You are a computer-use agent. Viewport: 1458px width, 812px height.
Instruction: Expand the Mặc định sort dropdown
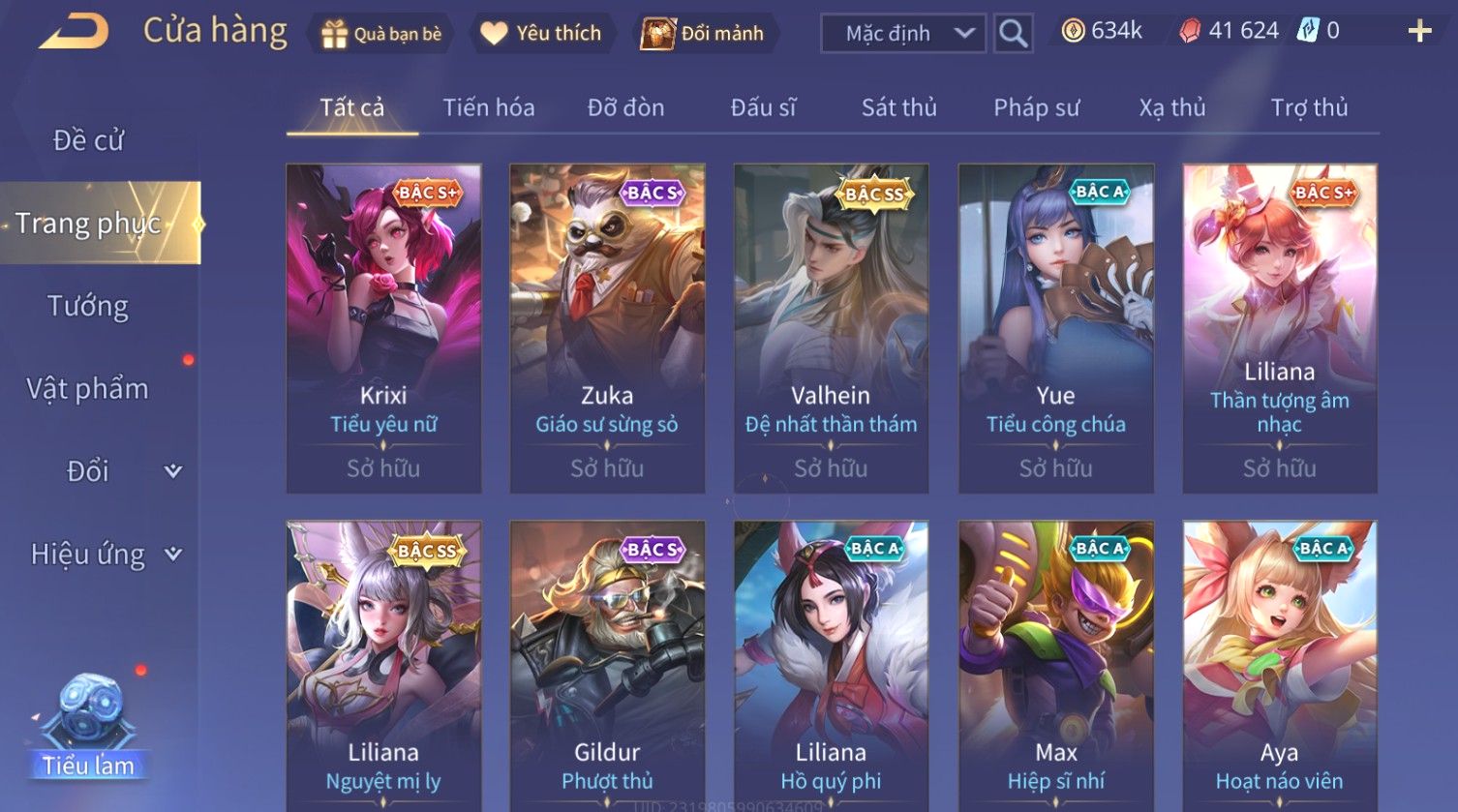point(903,34)
